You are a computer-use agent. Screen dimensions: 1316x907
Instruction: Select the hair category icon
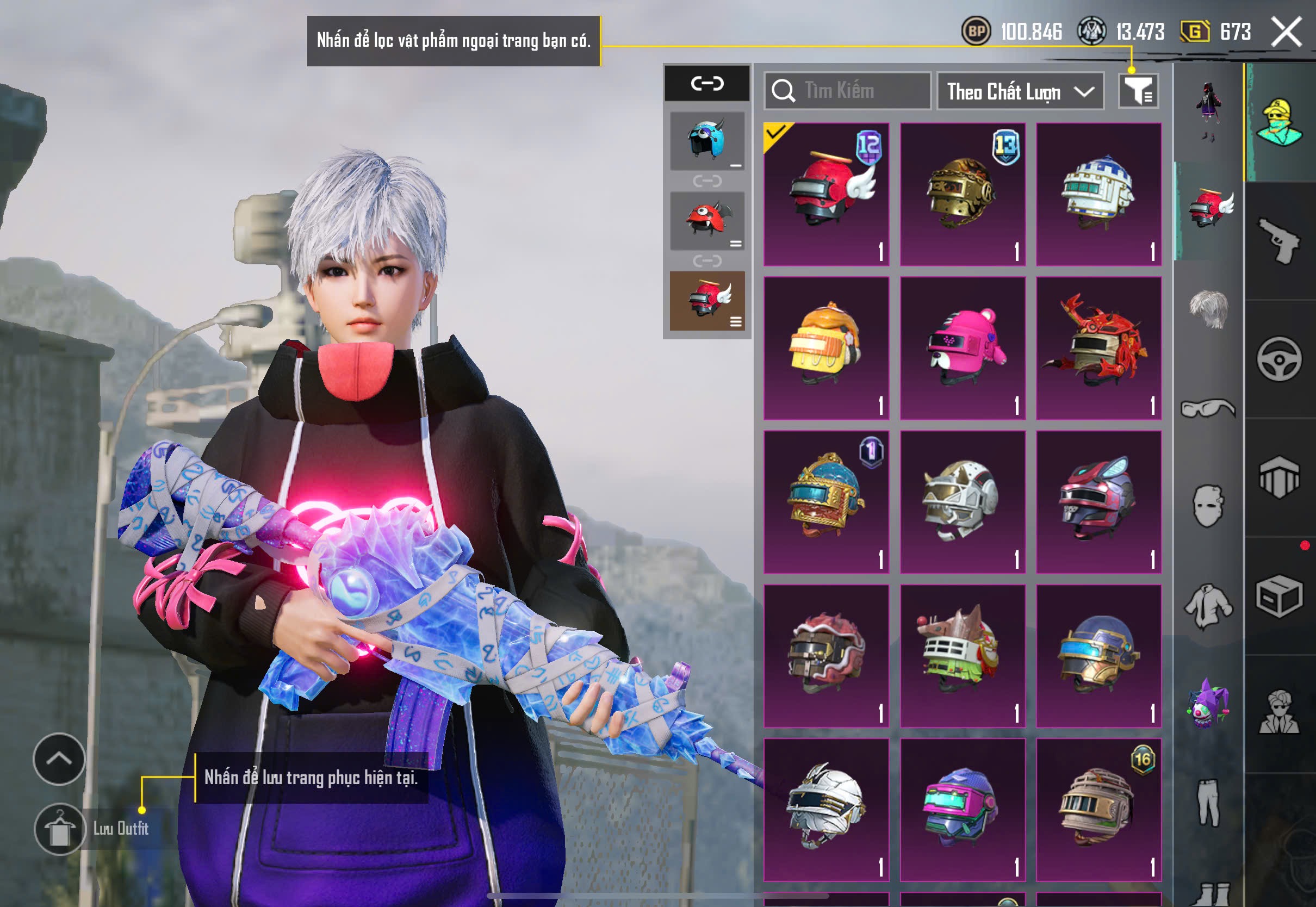1208,308
